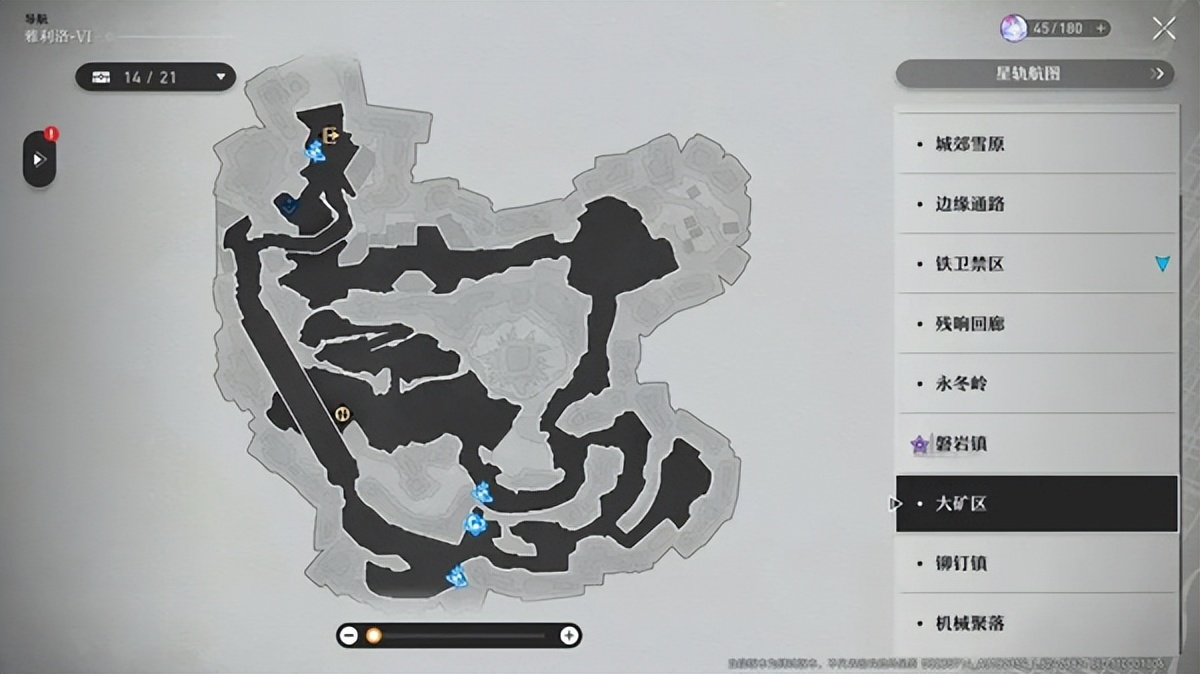The image size is (1200, 674).
Task: Select the highlighted 大矿区 entry
Action: 1036,504
